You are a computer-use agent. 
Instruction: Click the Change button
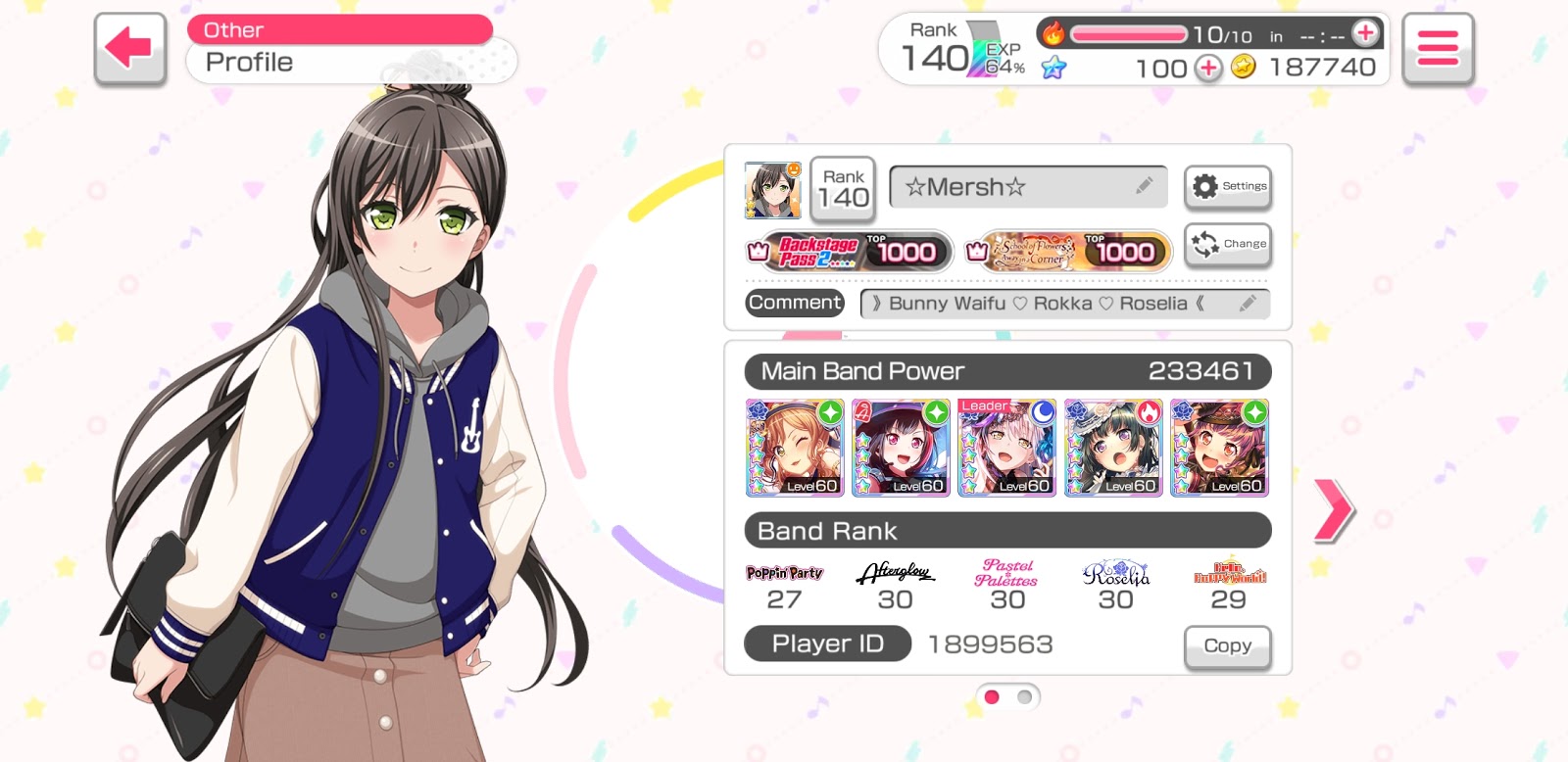tap(1228, 244)
